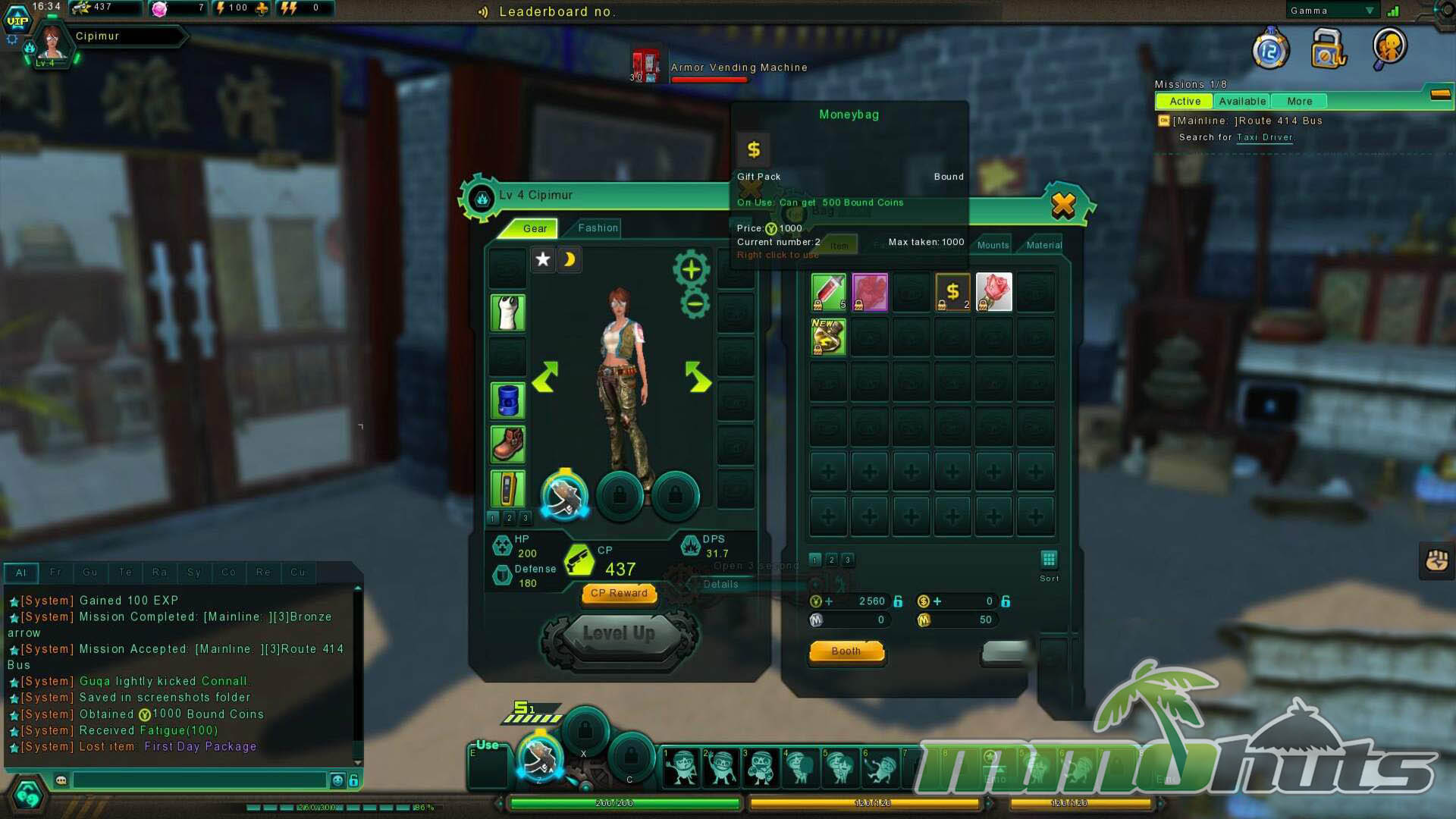Viewport: 1456px width, 819px height.
Task: Zoom in character preview with plus gear
Action: click(x=691, y=268)
